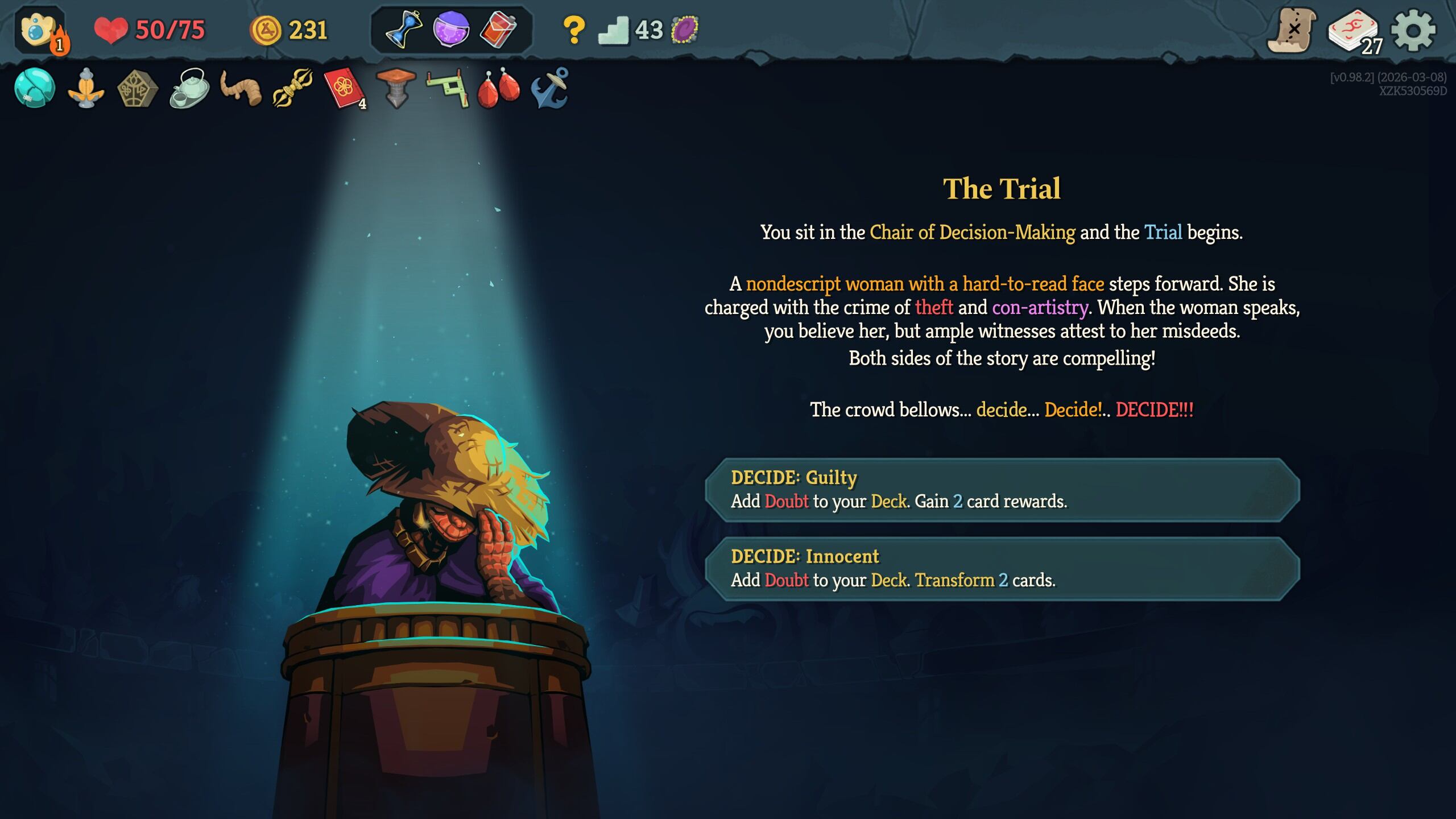Image resolution: width=1456 pixels, height=819 pixels.
Task: Inspect the green carpenter's square relic
Action: tap(448, 88)
